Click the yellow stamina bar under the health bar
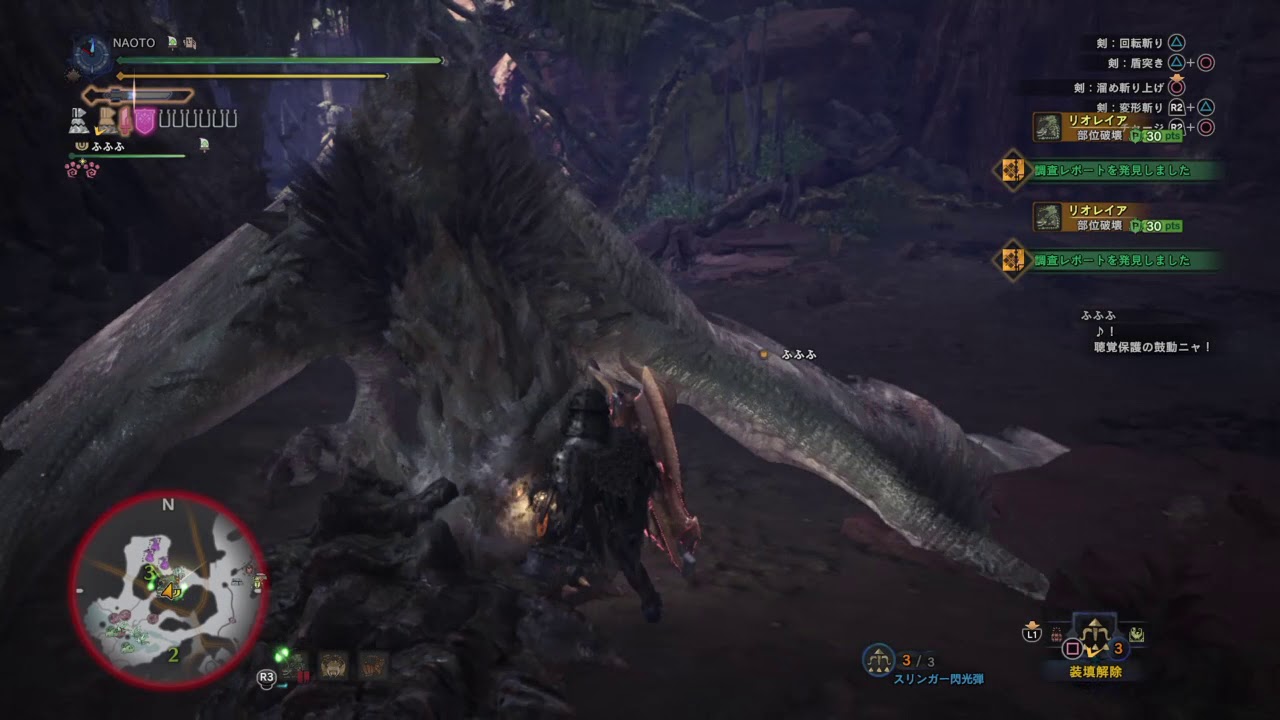1280x720 pixels. coord(250,77)
